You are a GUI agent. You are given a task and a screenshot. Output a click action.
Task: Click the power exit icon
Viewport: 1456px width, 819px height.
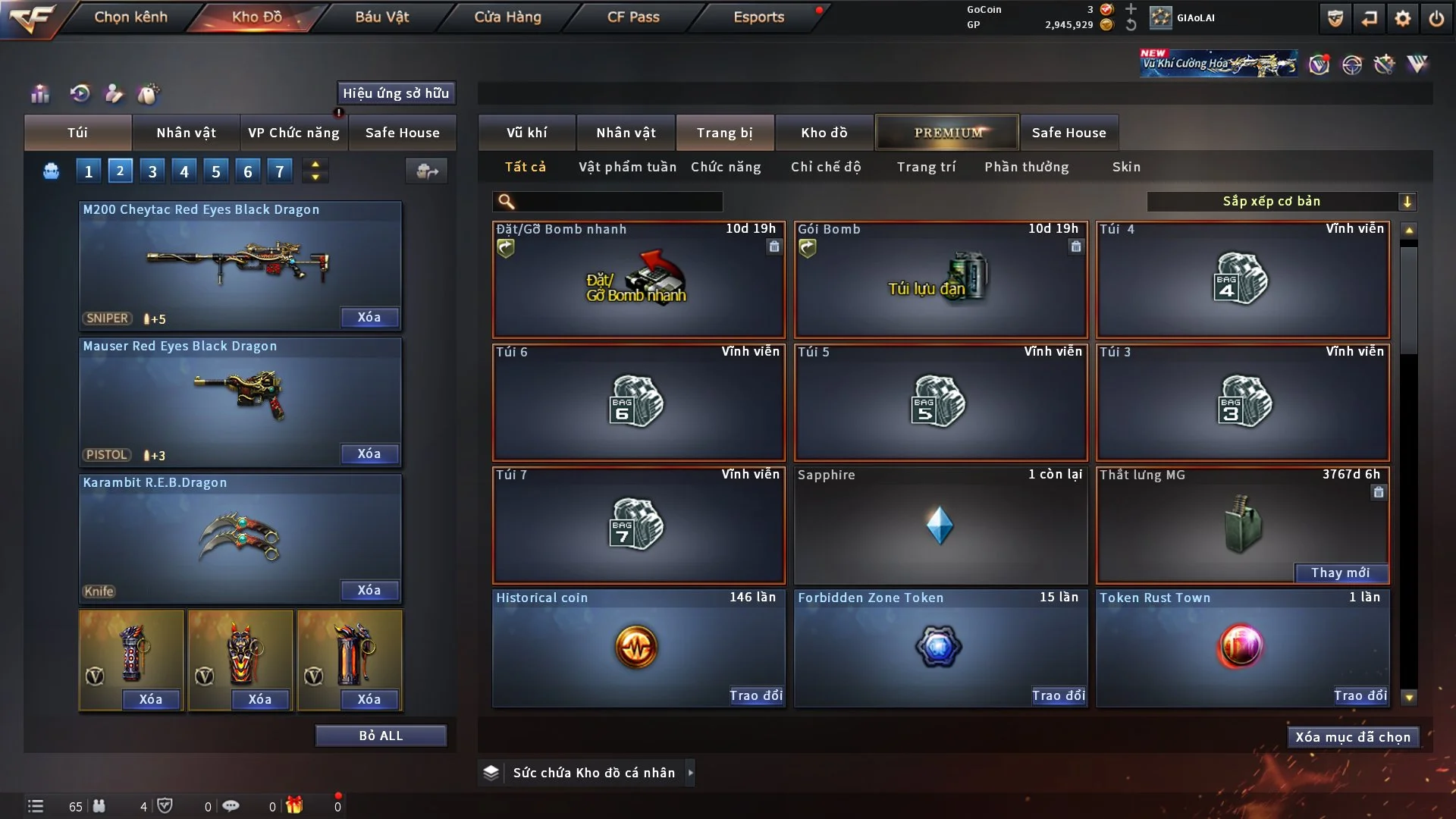[1436, 18]
